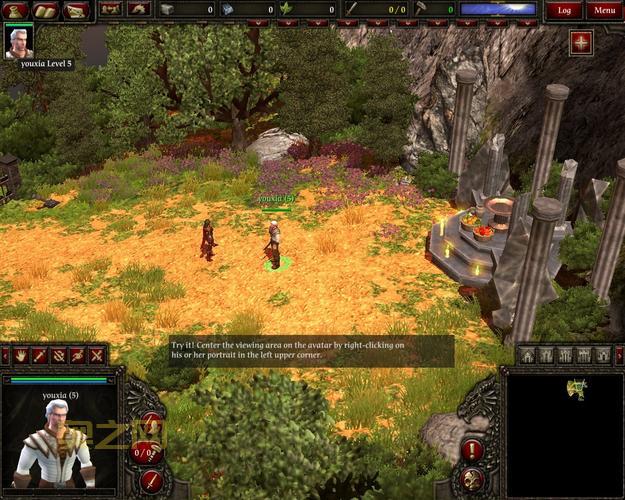Viewport: 625px width, 500px height.
Task: Select the single sword action icon
Action: (x=40, y=355)
